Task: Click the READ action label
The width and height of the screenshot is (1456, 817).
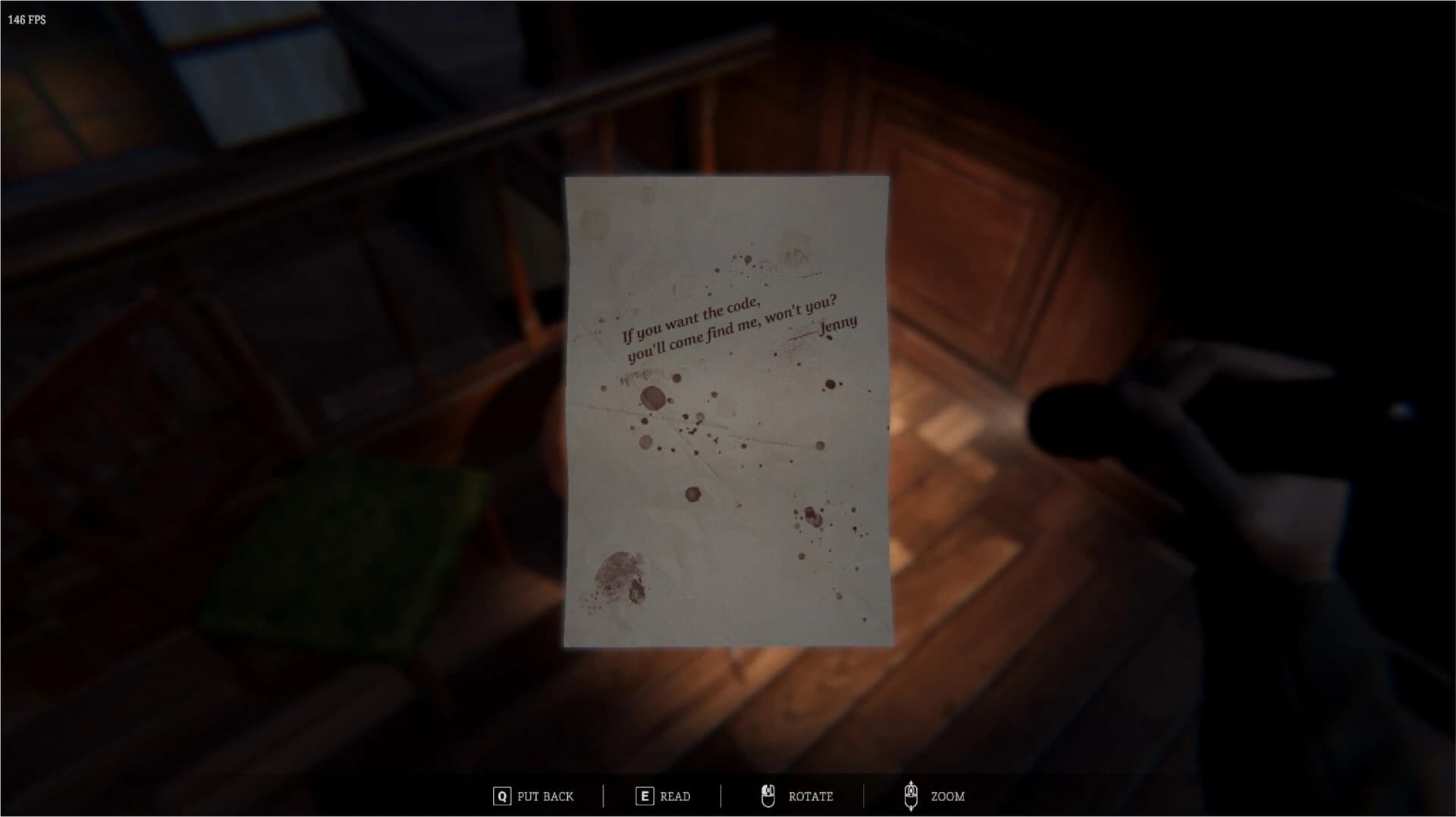Action: pyautogui.click(x=674, y=796)
